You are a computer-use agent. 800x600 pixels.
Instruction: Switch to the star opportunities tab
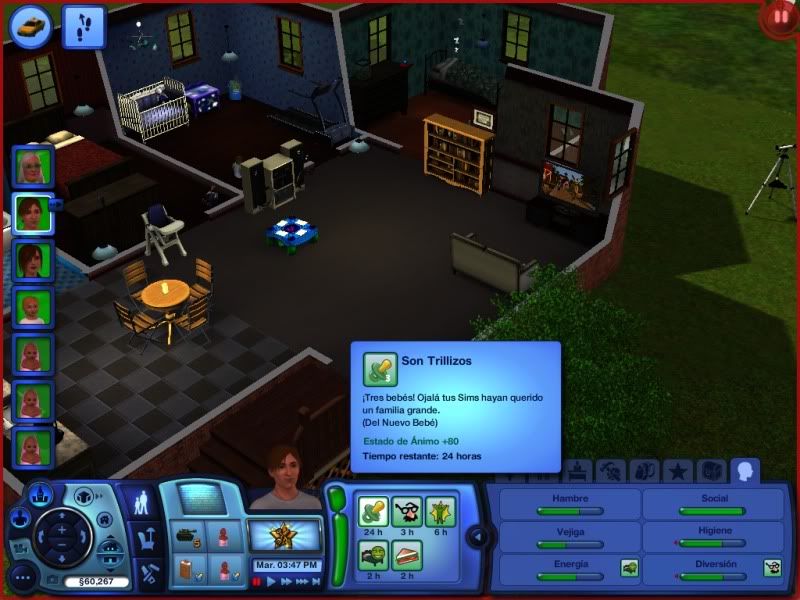tap(677, 470)
